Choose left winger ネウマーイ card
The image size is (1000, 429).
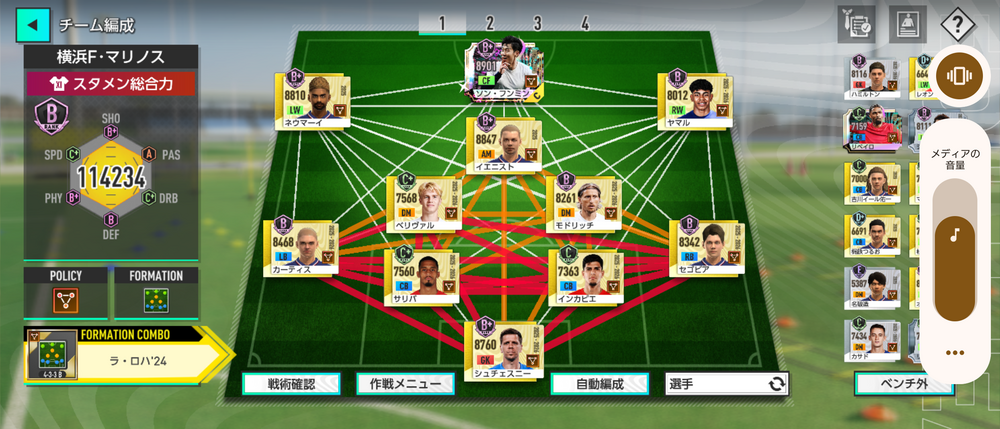[315, 99]
